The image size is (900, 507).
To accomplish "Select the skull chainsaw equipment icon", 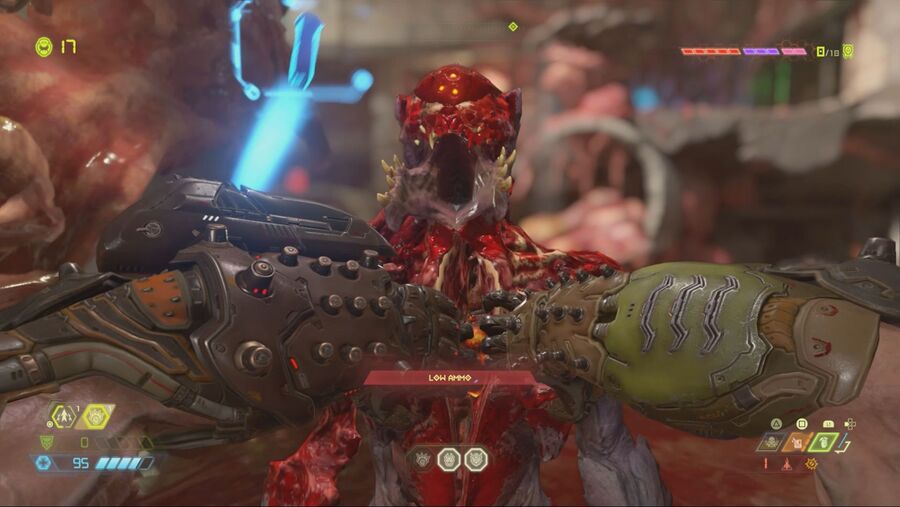I will [x=769, y=441].
